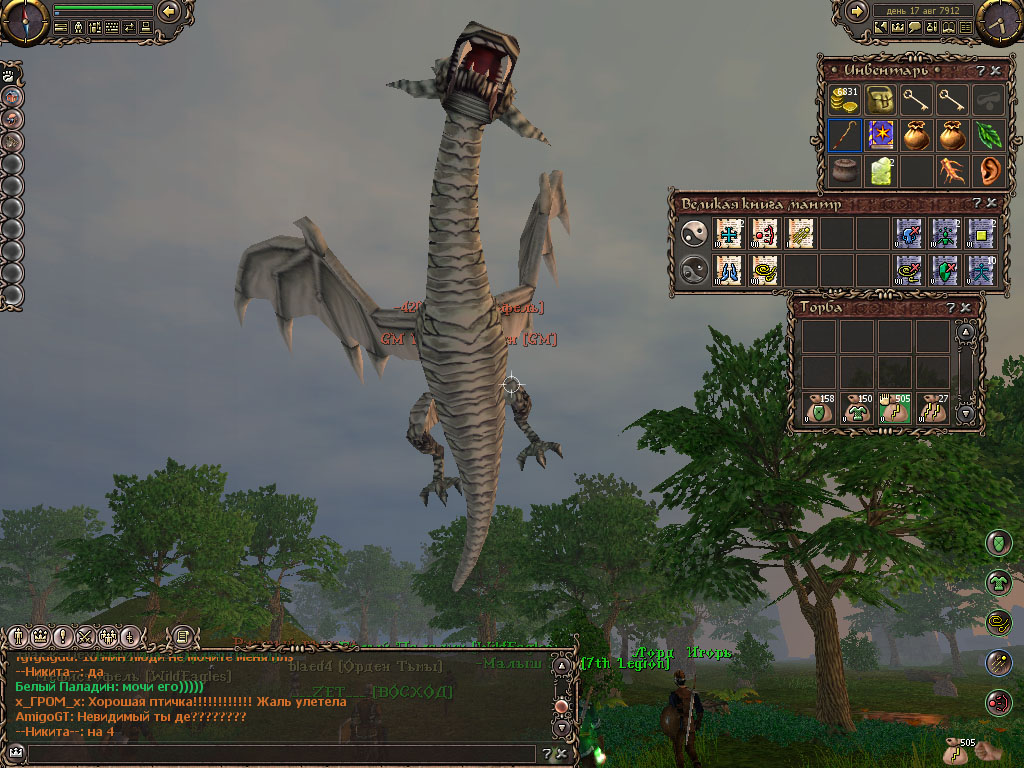Open the blue spellbook with star
This screenshot has height=768, width=1024.
point(881,135)
